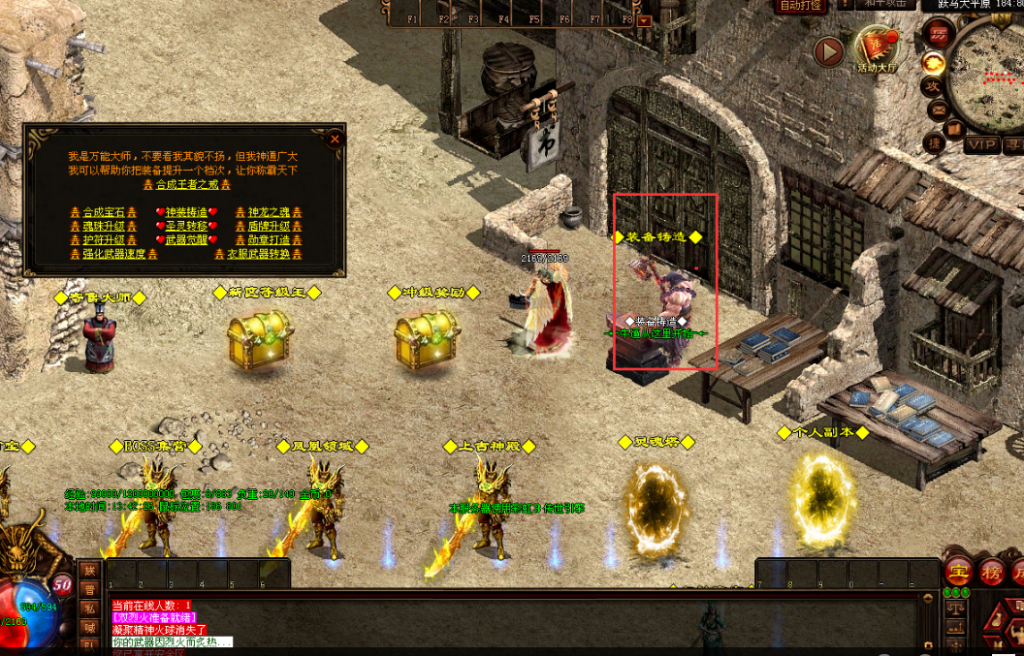1024x656 pixels.
Task: Select the 武器觉醒 weapon awakening option
Action: click(x=187, y=240)
